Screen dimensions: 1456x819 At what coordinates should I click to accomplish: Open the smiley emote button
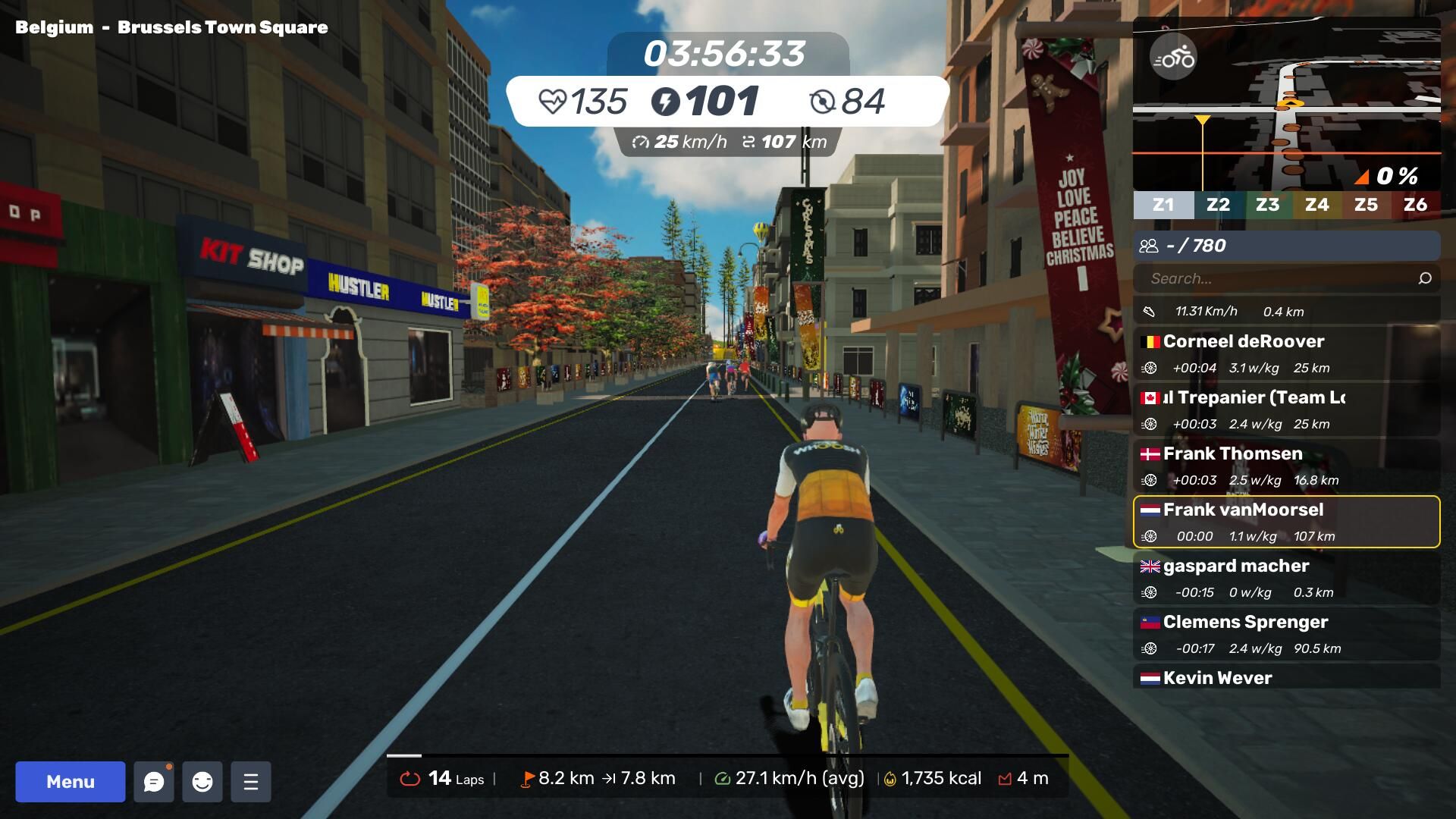point(202,782)
